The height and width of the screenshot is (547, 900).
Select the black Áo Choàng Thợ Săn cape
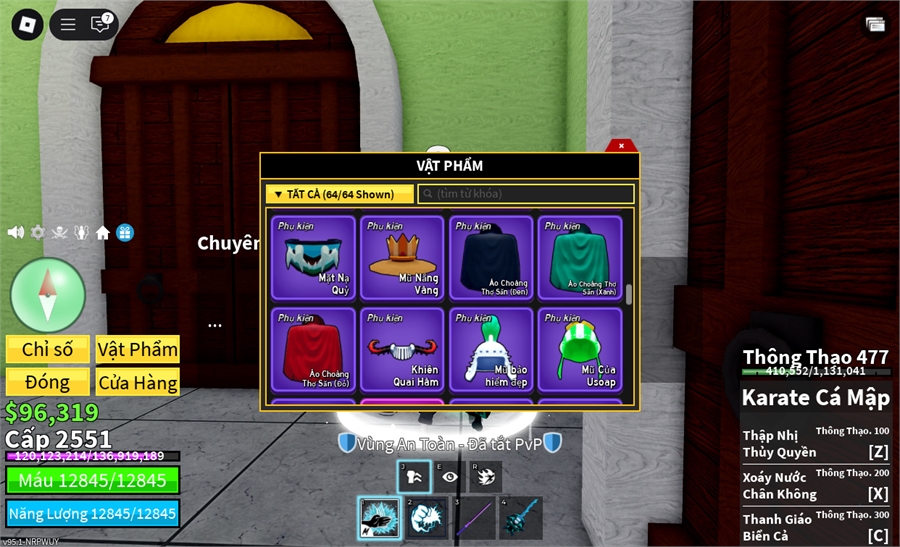(491, 257)
